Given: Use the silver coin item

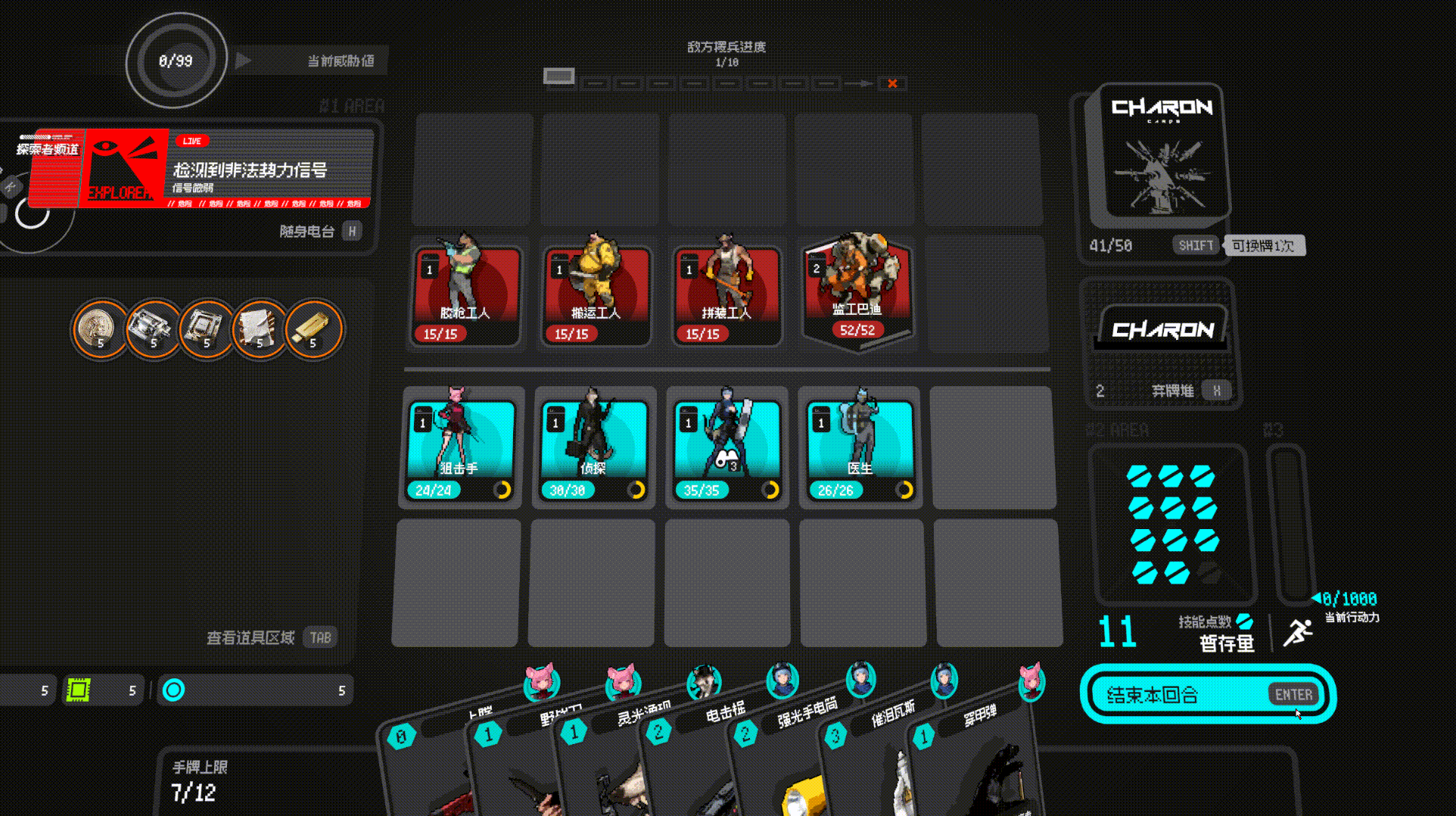Looking at the screenshot, I should [x=99, y=329].
